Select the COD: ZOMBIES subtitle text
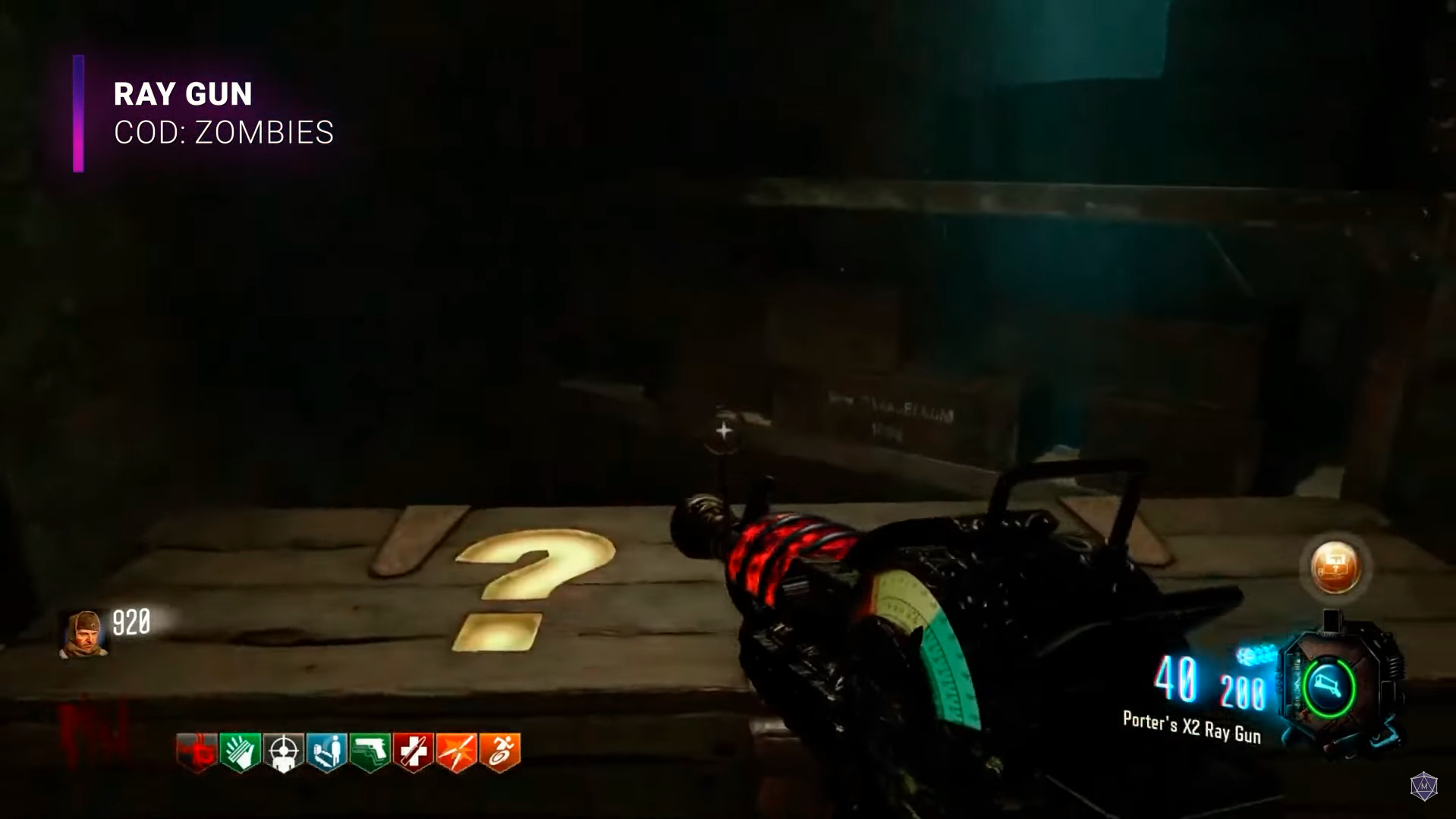This screenshot has height=819, width=1456. [223, 133]
